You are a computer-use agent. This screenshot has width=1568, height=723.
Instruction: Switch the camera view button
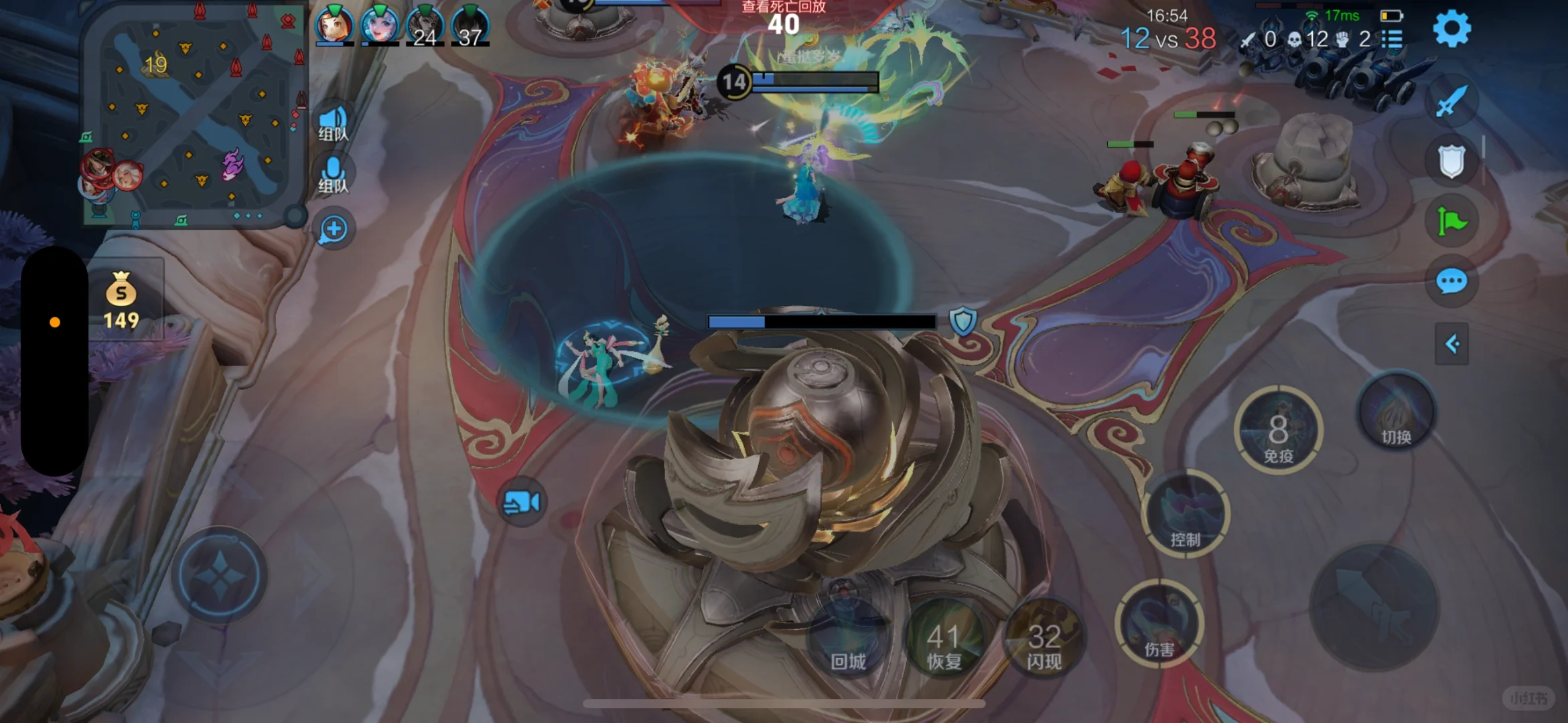(522, 502)
